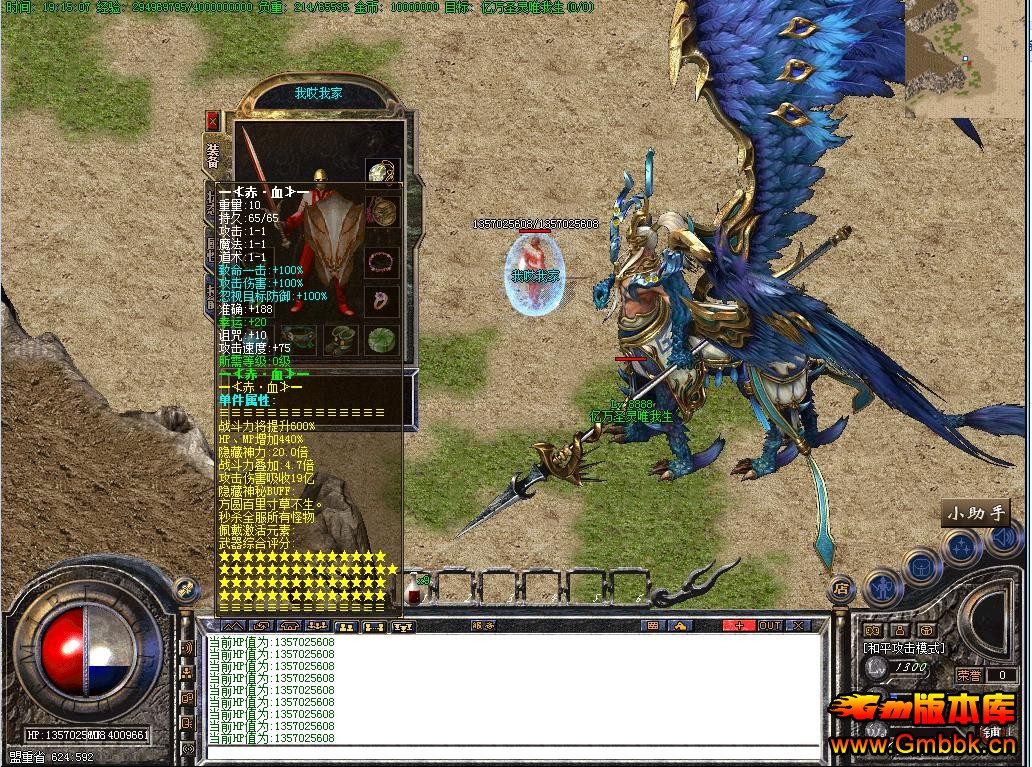
Task: Select the purple gem ring slot
Action: point(380,299)
